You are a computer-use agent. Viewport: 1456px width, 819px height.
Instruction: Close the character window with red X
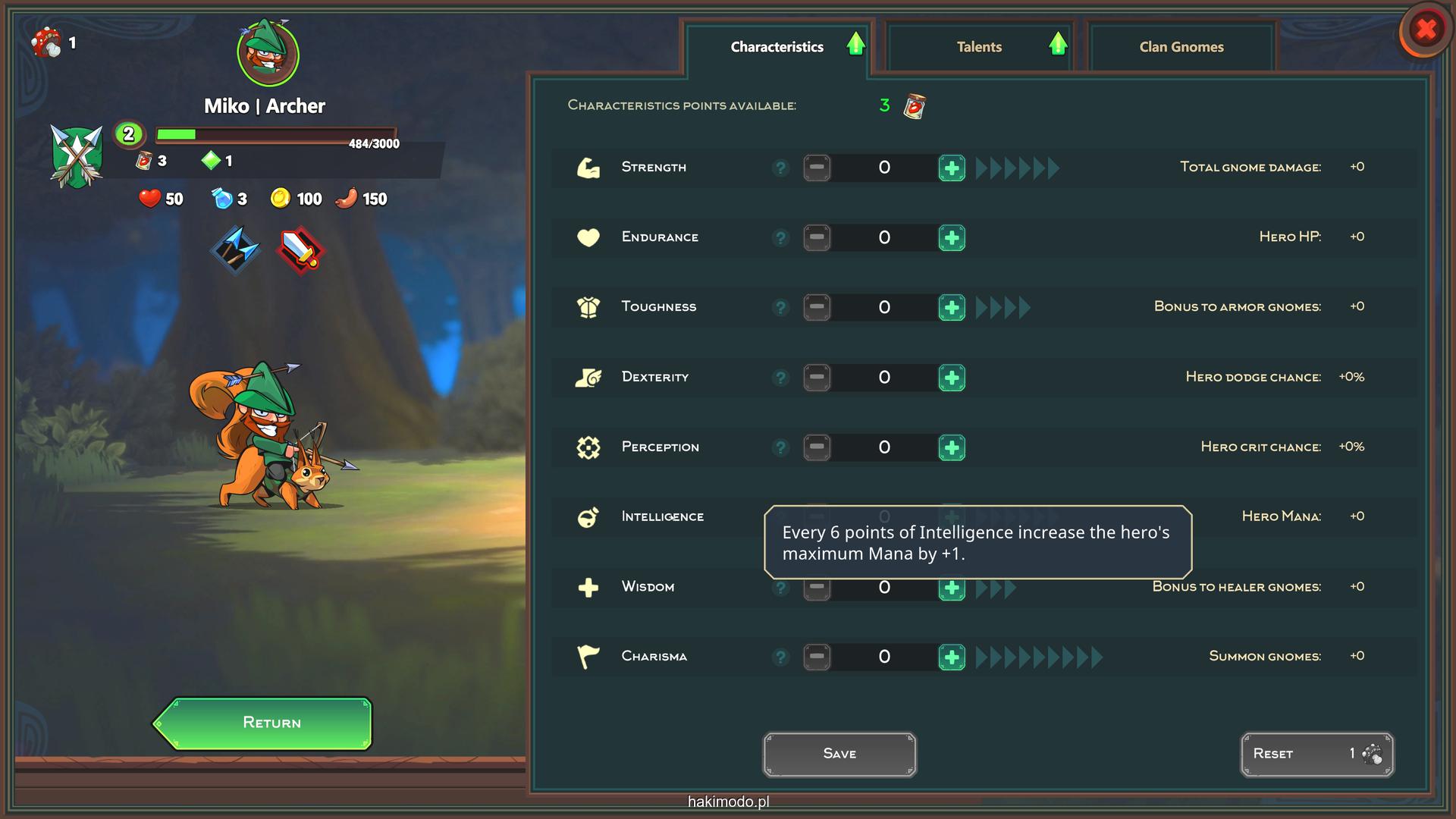1426,30
